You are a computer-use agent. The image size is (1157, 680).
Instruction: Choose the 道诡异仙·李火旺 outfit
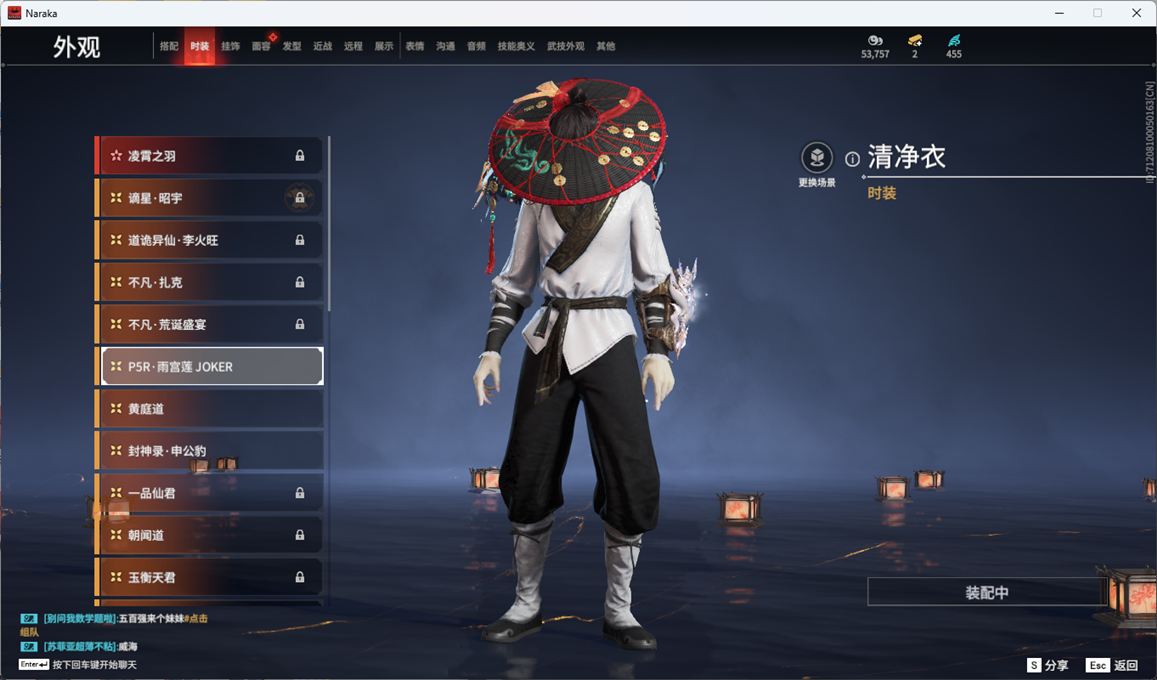click(x=210, y=240)
